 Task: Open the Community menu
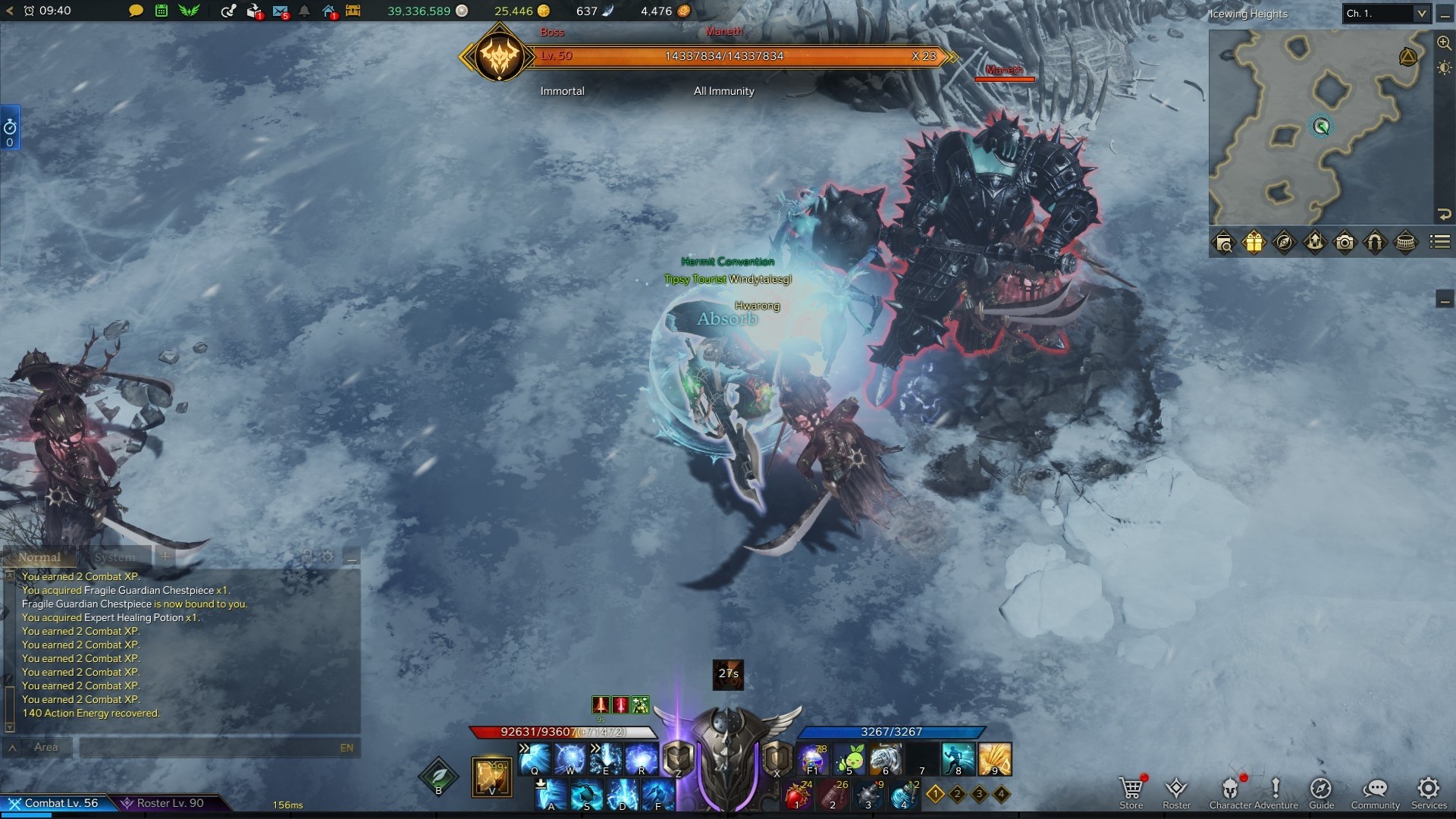1375,789
